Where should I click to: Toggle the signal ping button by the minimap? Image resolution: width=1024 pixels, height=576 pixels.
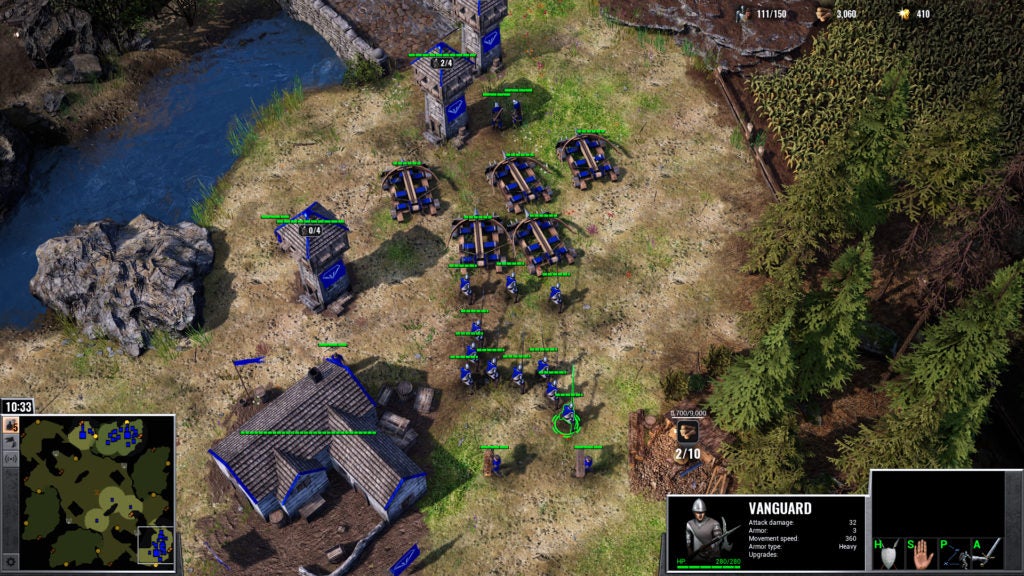pos(11,458)
